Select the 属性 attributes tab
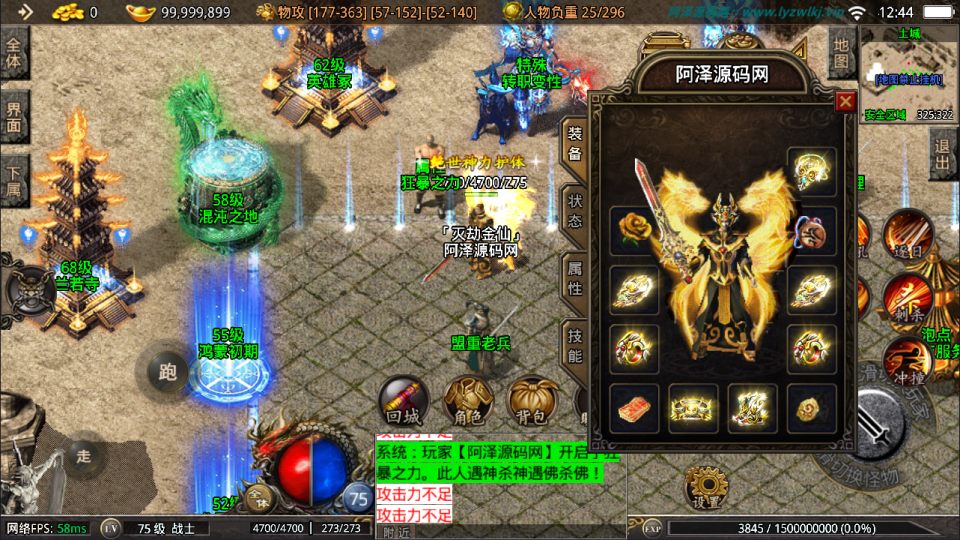The image size is (960, 540). click(574, 276)
